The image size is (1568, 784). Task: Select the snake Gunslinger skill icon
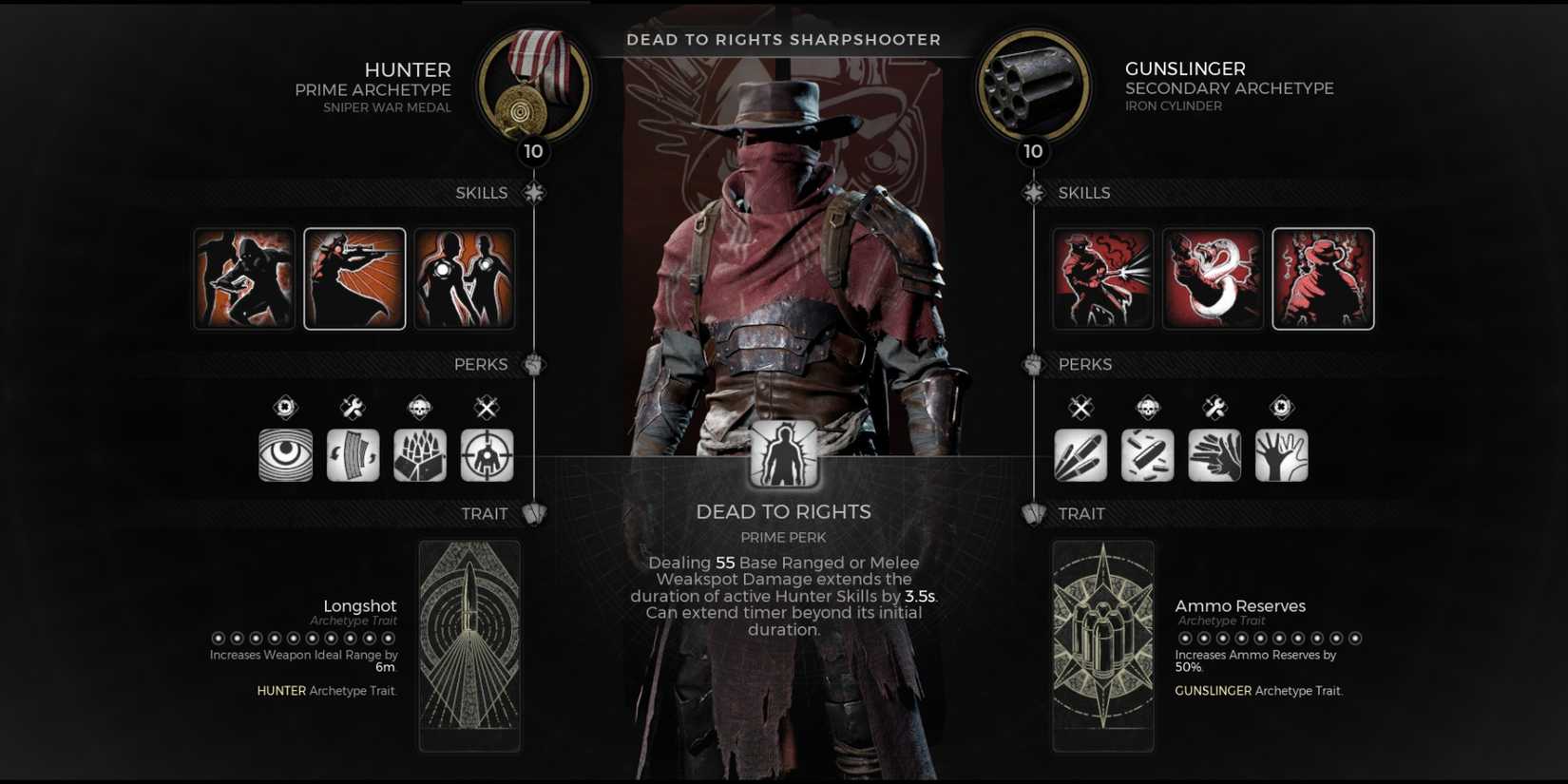(x=1213, y=277)
